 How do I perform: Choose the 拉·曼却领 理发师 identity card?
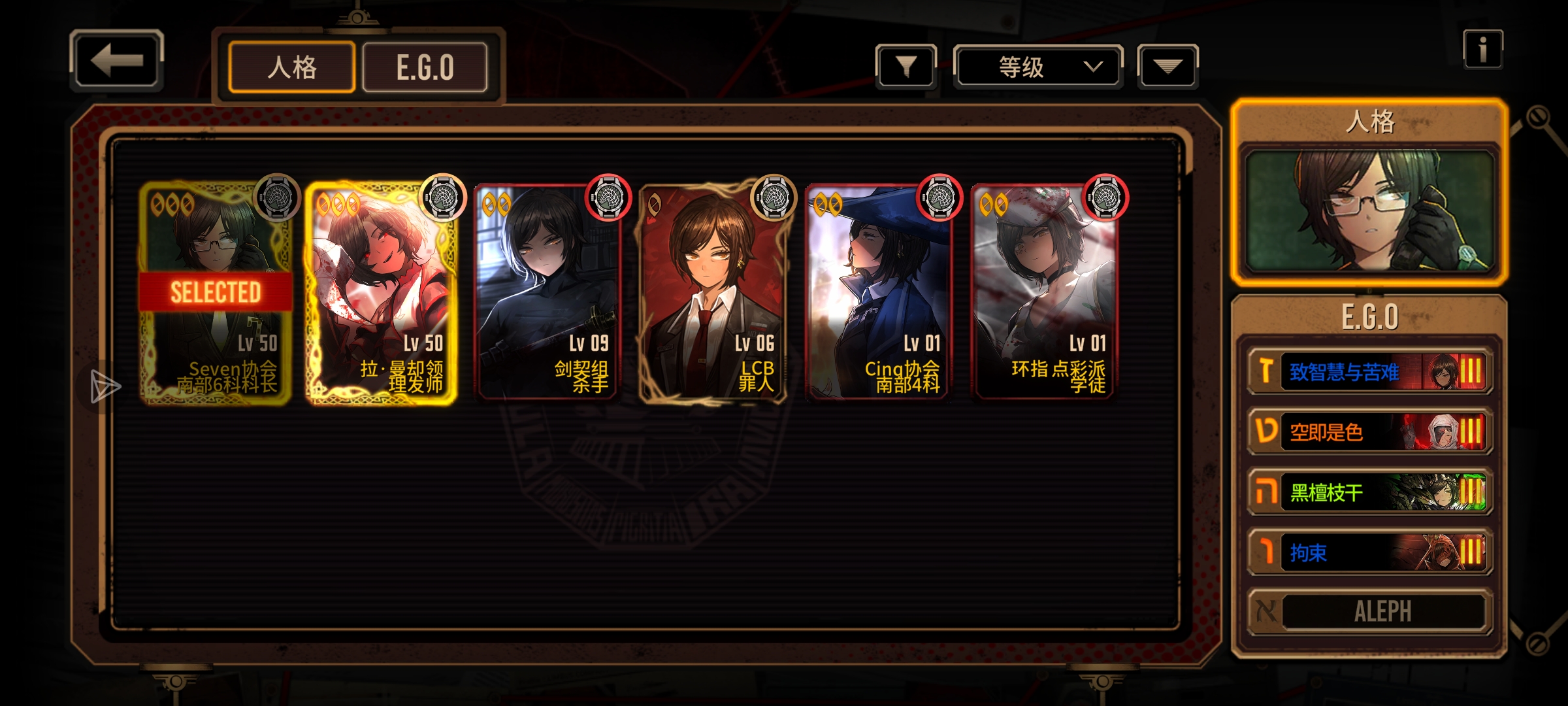(382, 294)
